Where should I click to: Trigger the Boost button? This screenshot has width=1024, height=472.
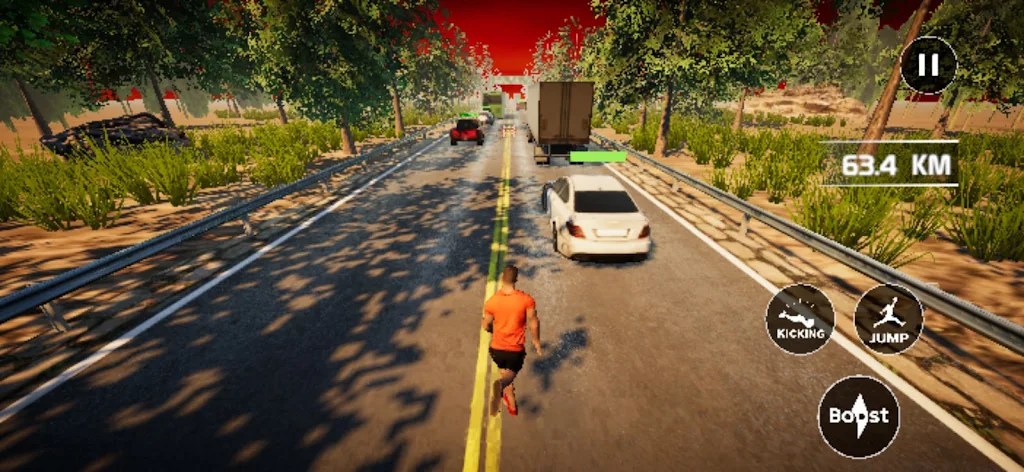click(858, 416)
